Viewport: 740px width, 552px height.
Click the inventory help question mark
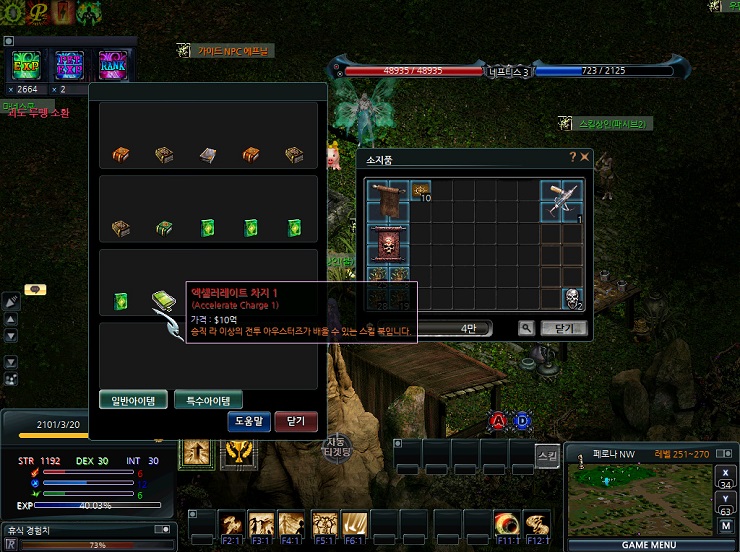point(572,157)
